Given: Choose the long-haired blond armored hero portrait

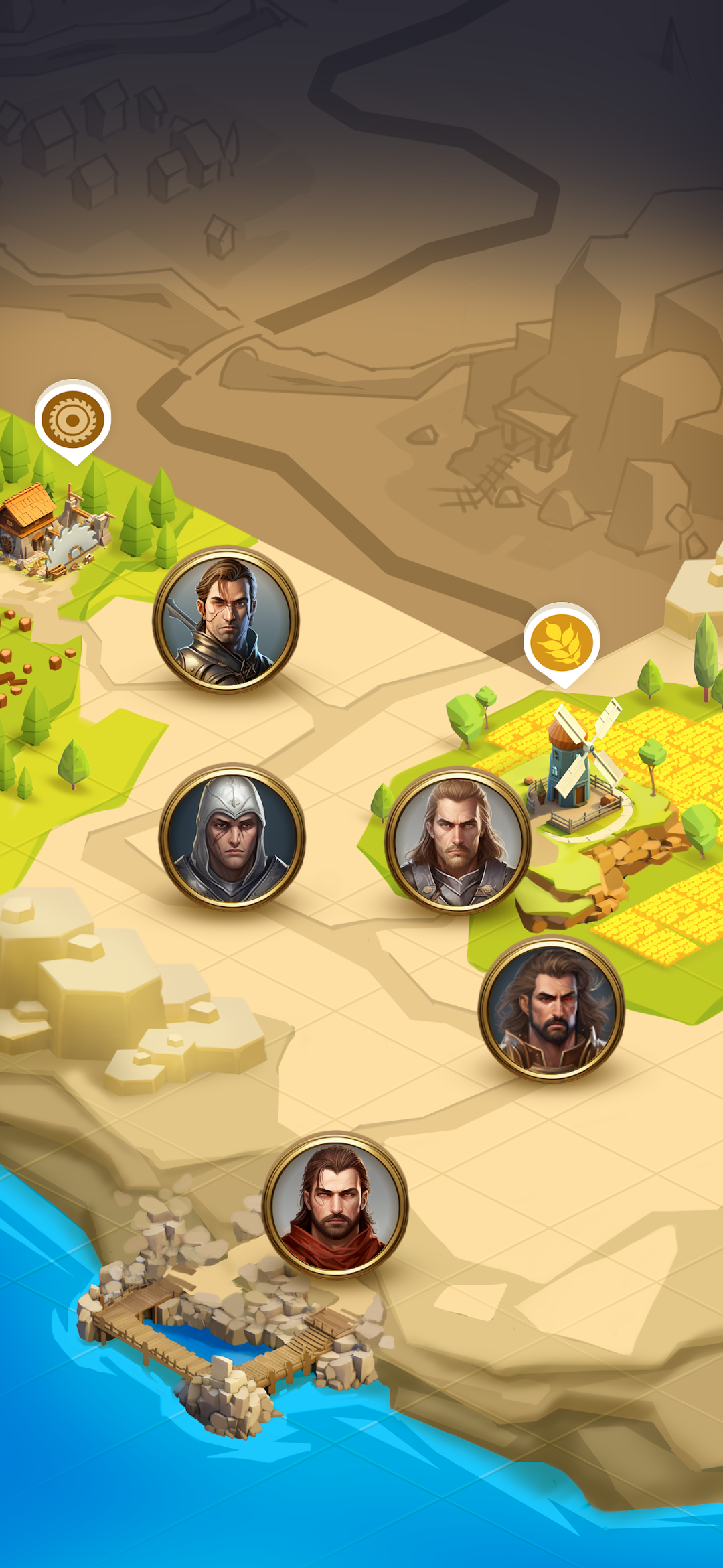Looking at the screenshot, I should [458, 841].
